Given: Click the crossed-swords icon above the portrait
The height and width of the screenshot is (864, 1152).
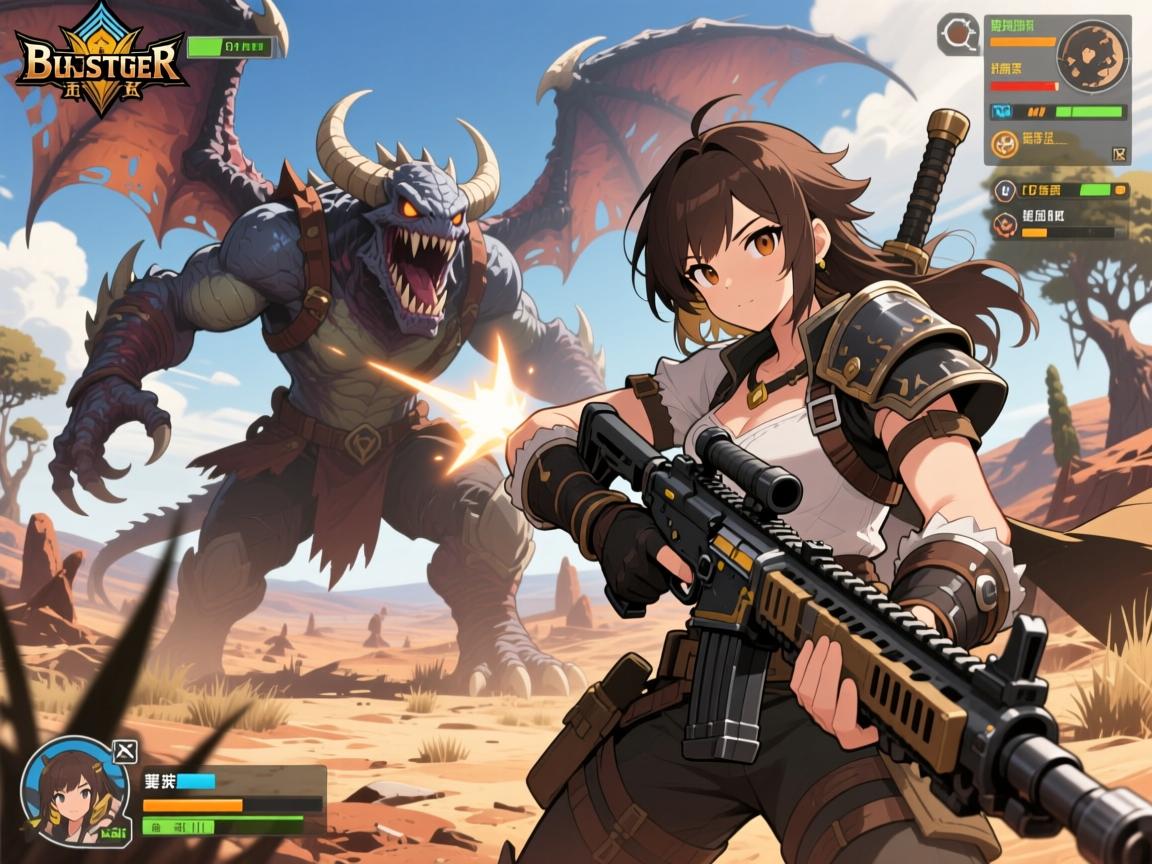Looking at the screenshot, I should (125, 751).
